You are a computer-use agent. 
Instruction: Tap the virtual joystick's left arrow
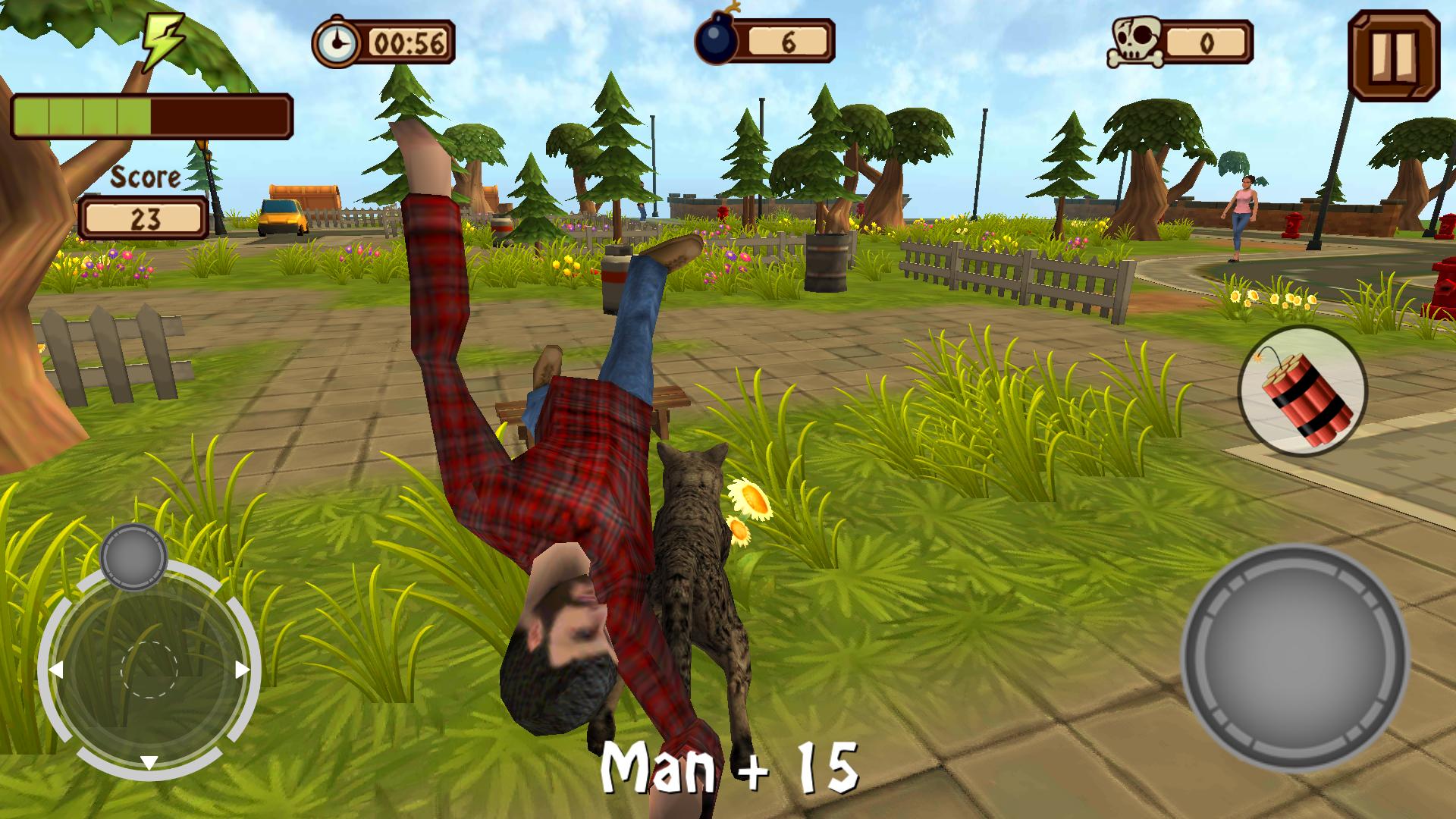click(x=55, y=670)
